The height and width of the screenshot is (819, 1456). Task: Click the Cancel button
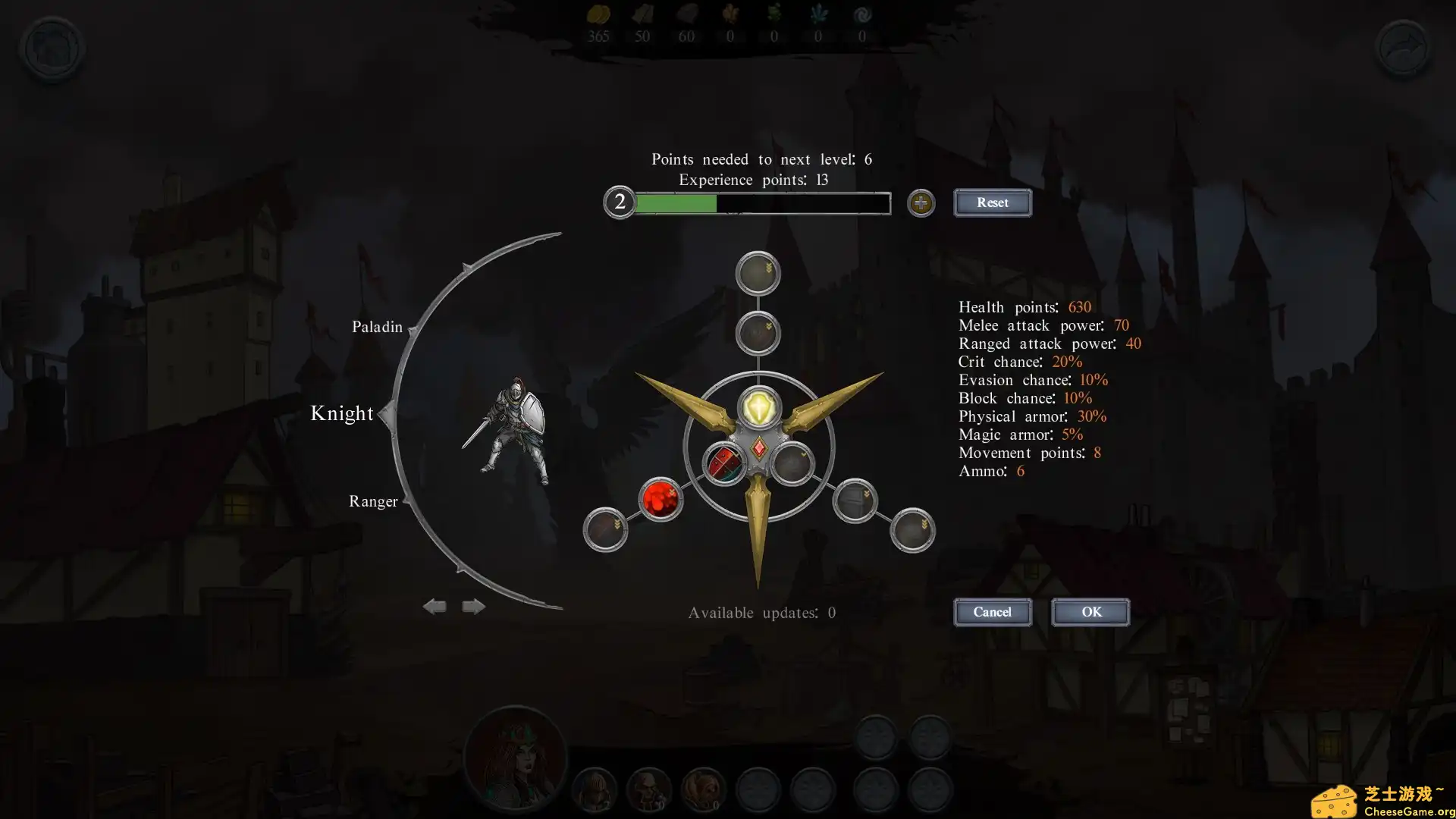pos(992,612)
